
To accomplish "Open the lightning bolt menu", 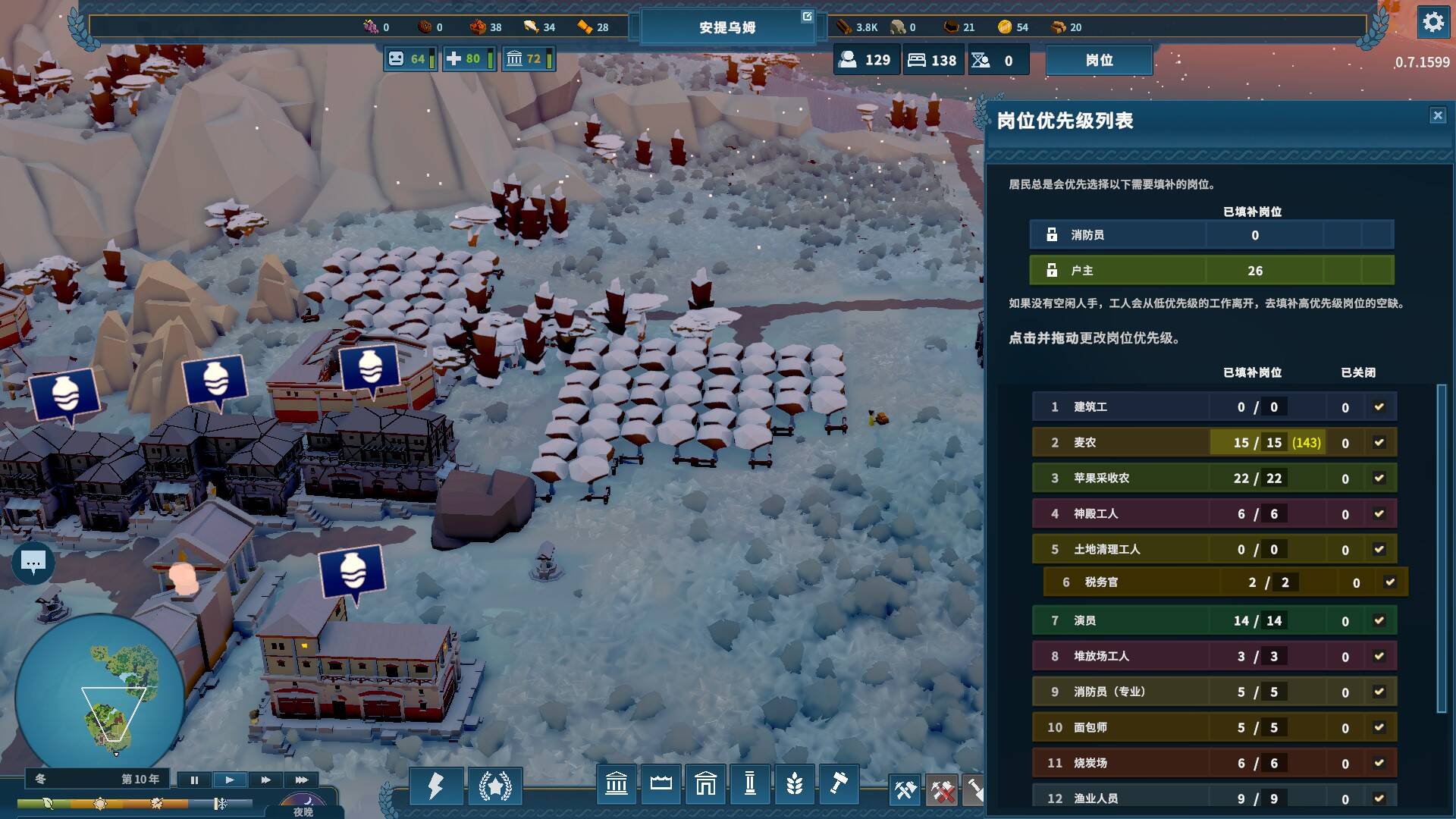I will tap(436, 785).
